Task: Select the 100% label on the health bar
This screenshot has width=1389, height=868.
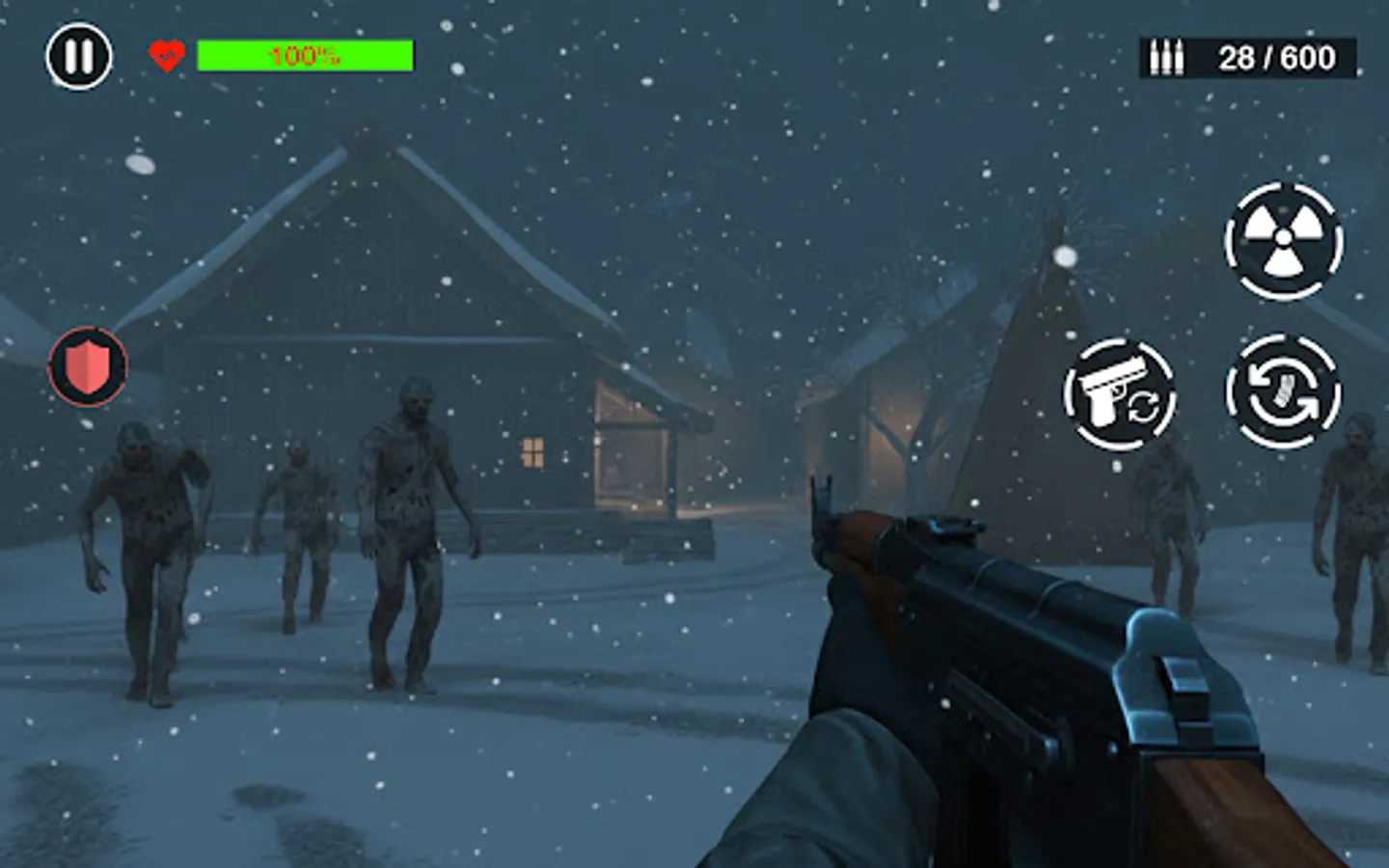Action: coord(303,55)
